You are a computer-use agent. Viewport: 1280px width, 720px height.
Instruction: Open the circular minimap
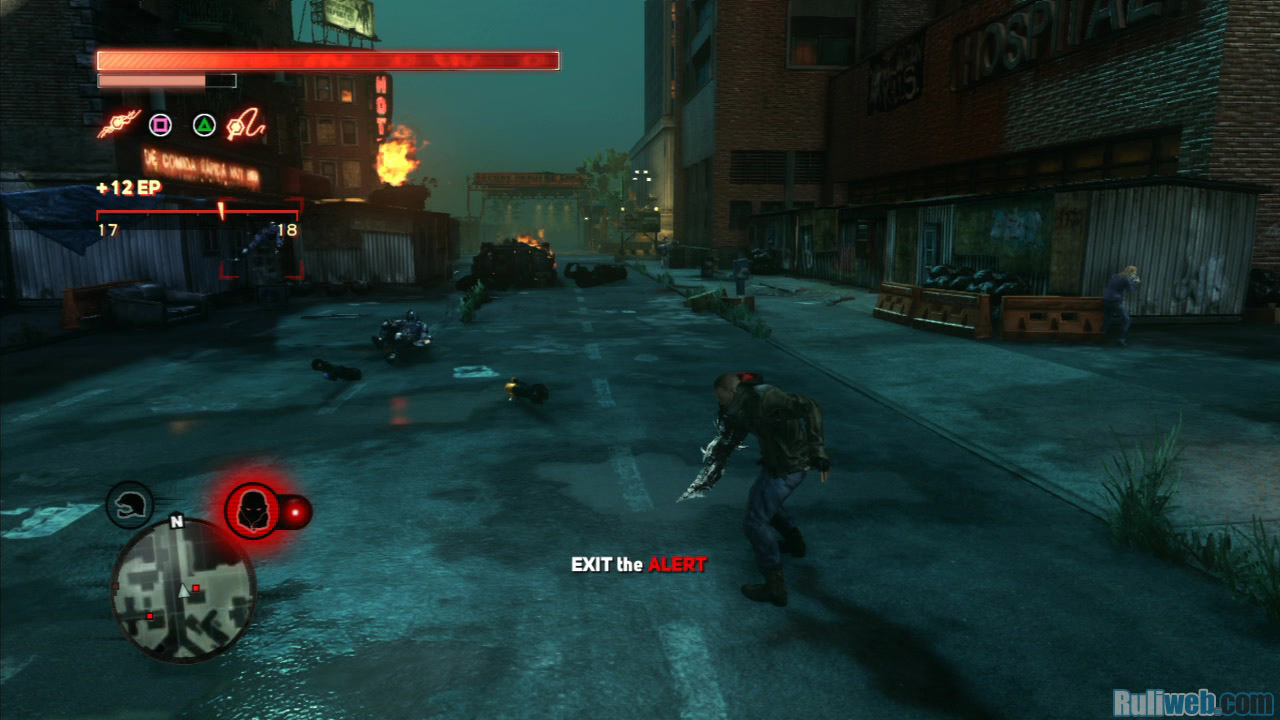click(182, 590)
